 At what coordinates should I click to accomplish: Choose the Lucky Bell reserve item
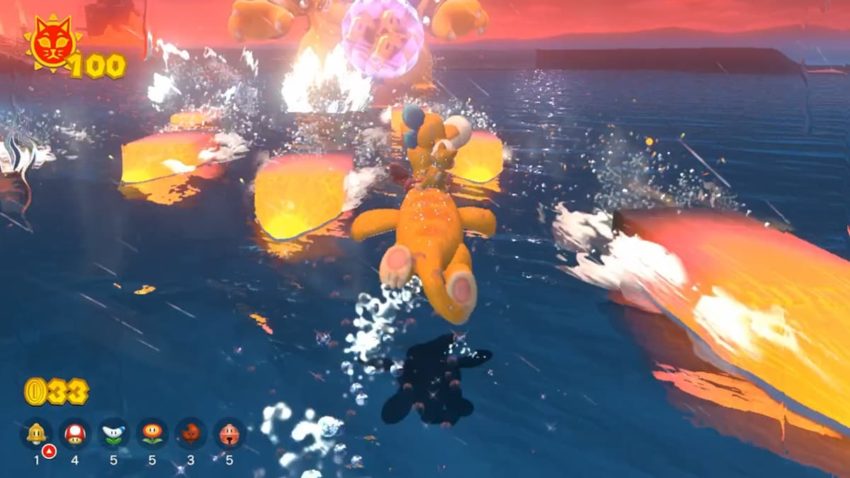[229, 433]
